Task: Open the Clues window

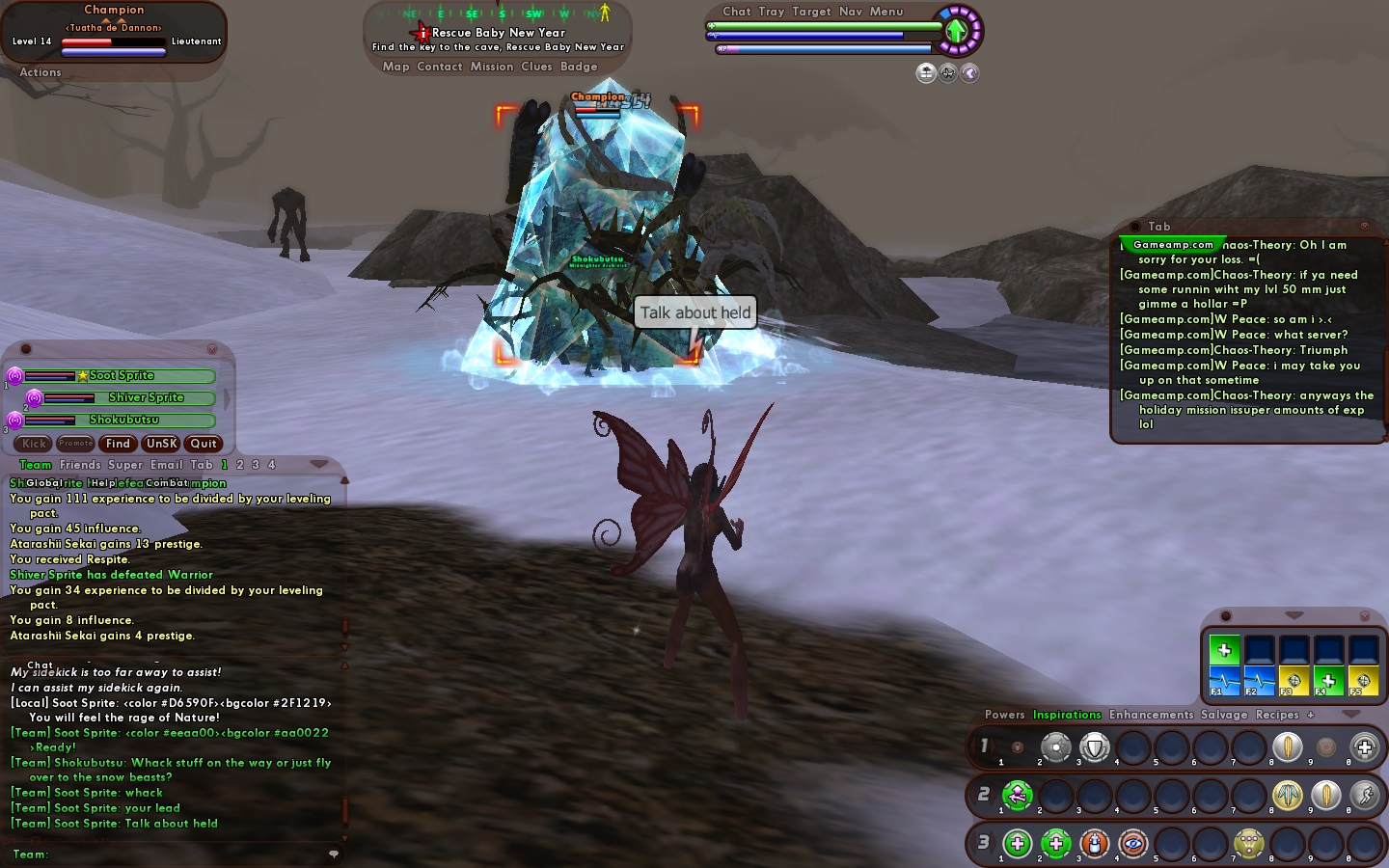Action: point(536,67)
